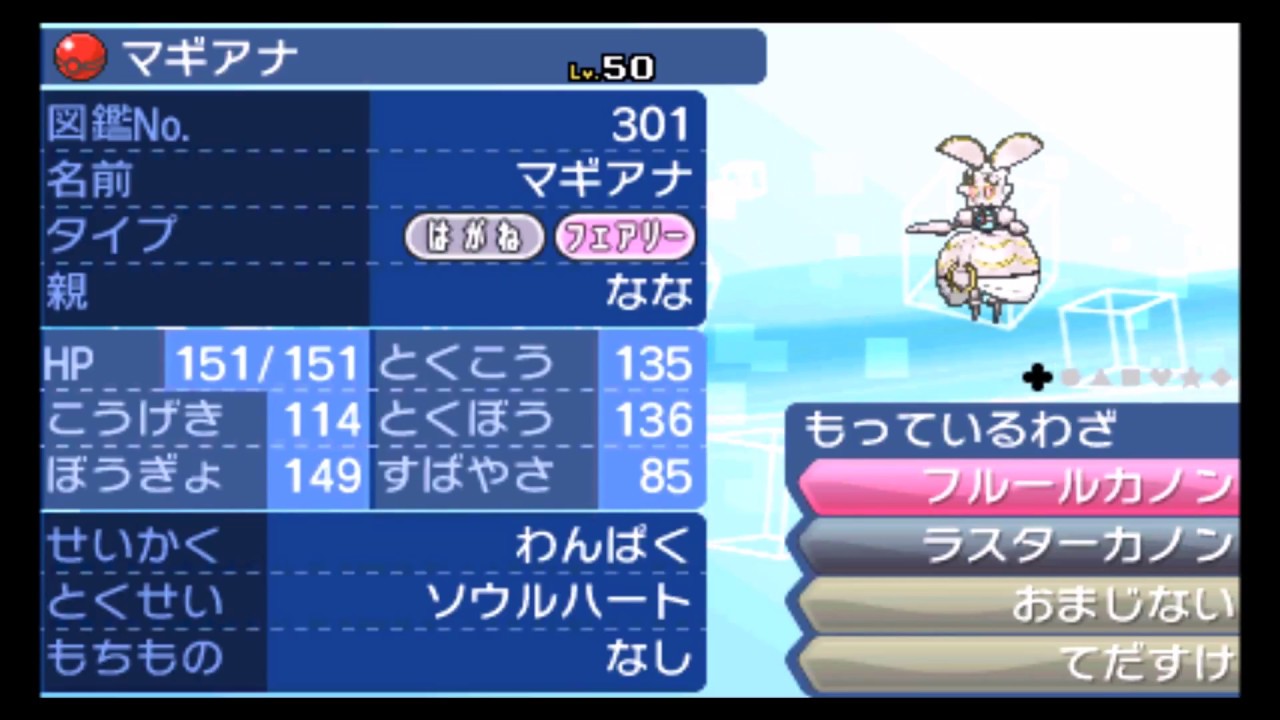1280x720 pixels.
Task: Click the heart marking icon
Action: (1160, 378)
